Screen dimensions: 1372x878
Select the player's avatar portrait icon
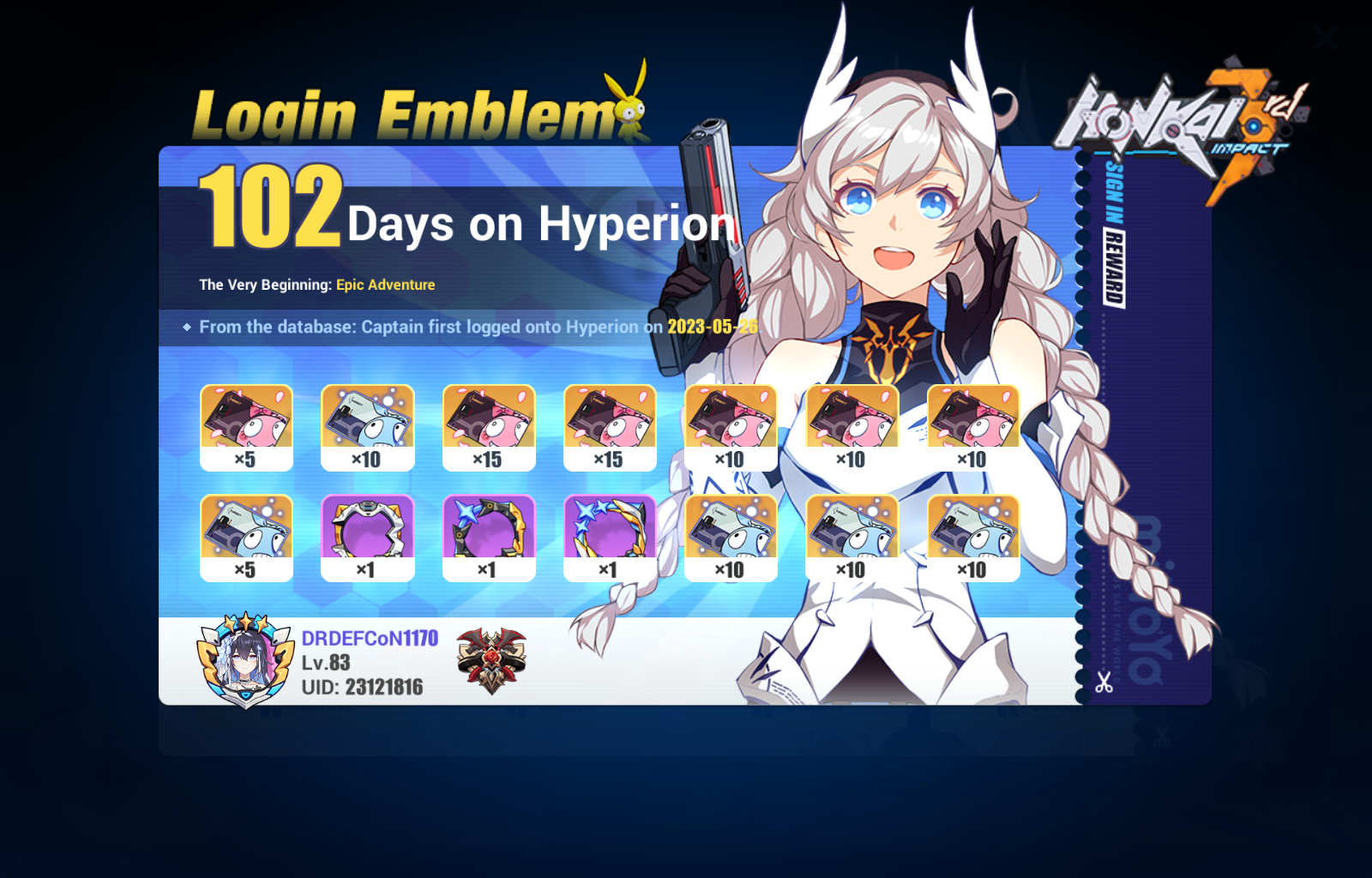tap(244, 660)
